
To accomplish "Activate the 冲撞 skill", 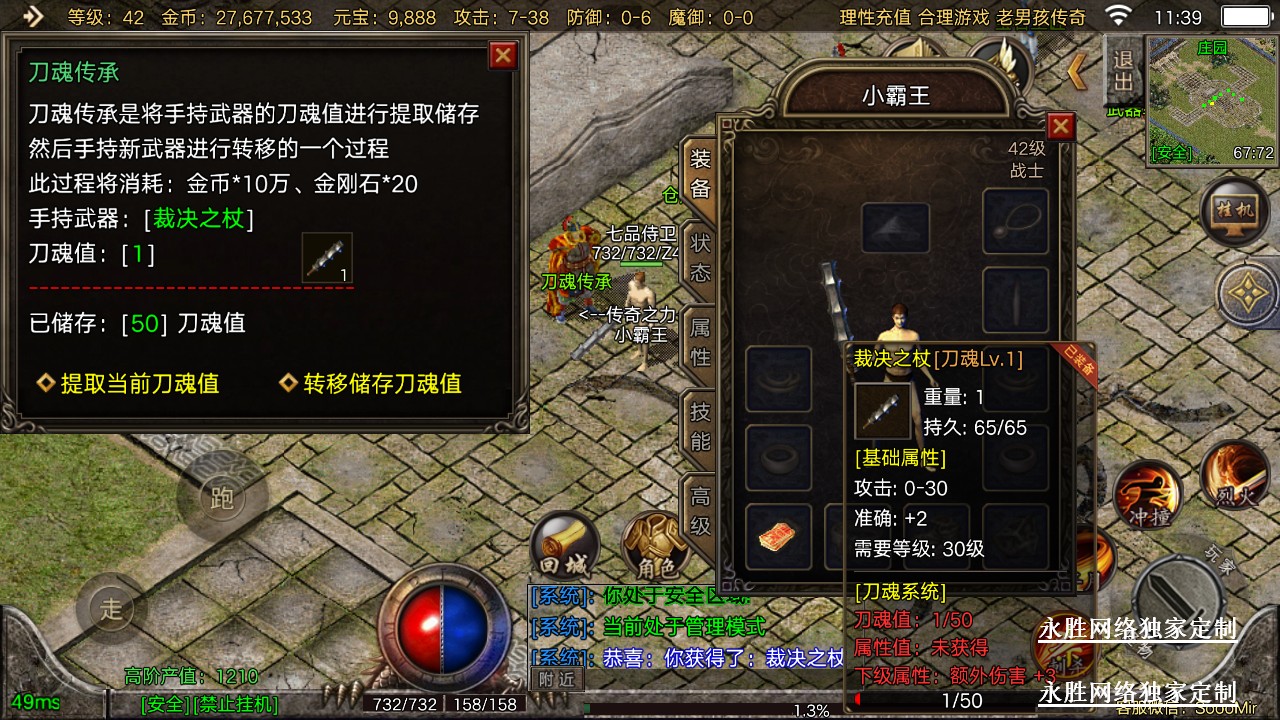I will click(1146, 496).
